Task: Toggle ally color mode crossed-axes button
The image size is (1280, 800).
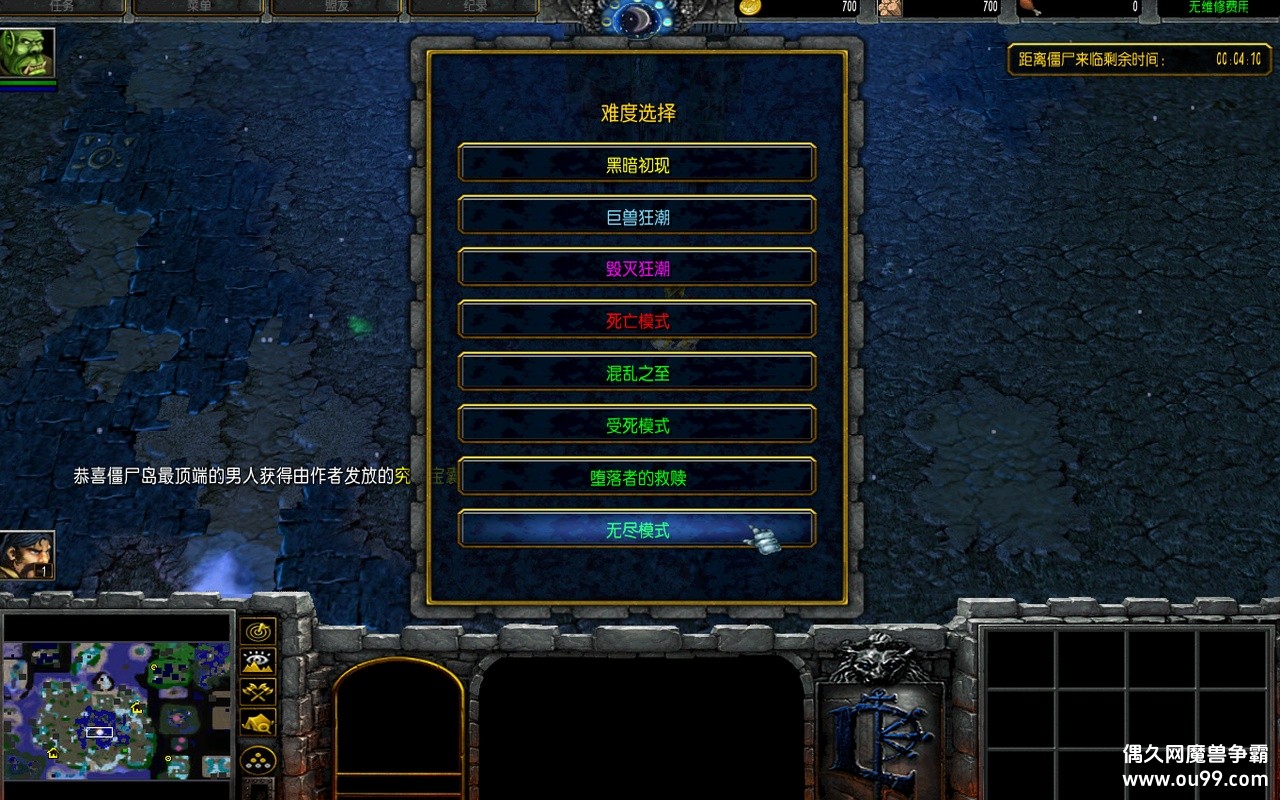Action: pos(258,691)
